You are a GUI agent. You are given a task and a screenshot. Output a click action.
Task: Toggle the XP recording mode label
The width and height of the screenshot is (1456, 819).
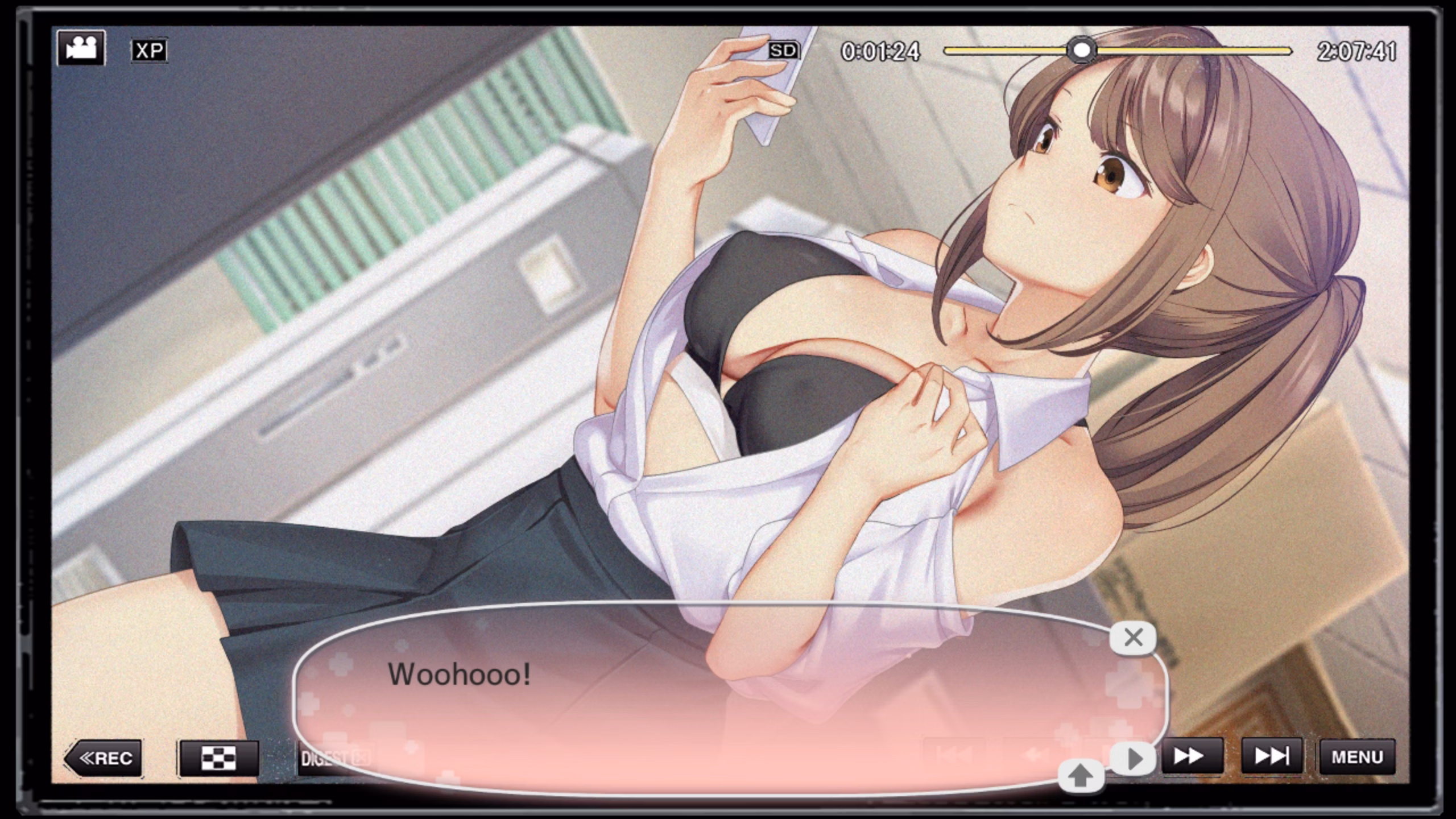click(x=149, y=51)
